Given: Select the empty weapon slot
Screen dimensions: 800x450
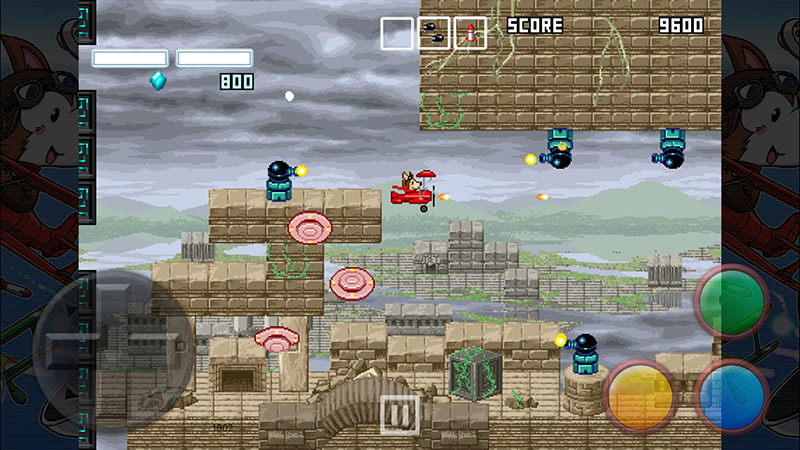Looking at the screenshot, I should click(x=397, y=33).
